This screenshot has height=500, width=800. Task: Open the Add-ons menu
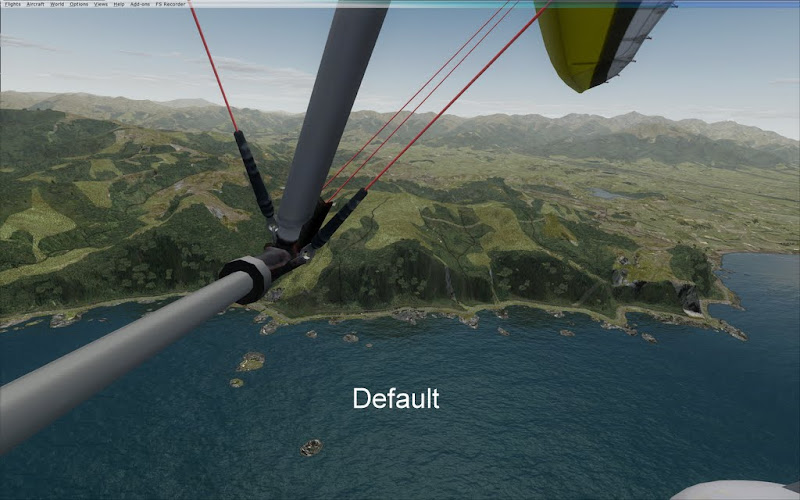click(x=139, y=4)
